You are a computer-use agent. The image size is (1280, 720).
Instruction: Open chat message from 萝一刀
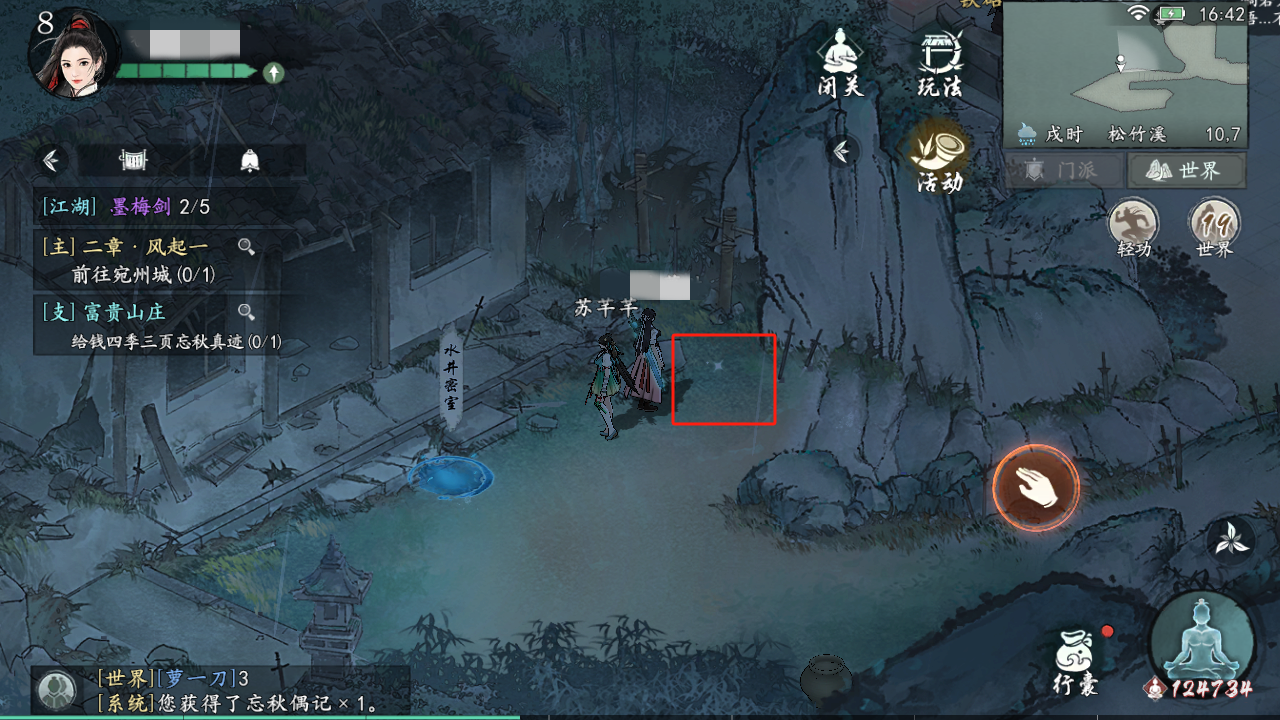pos(160,680)
